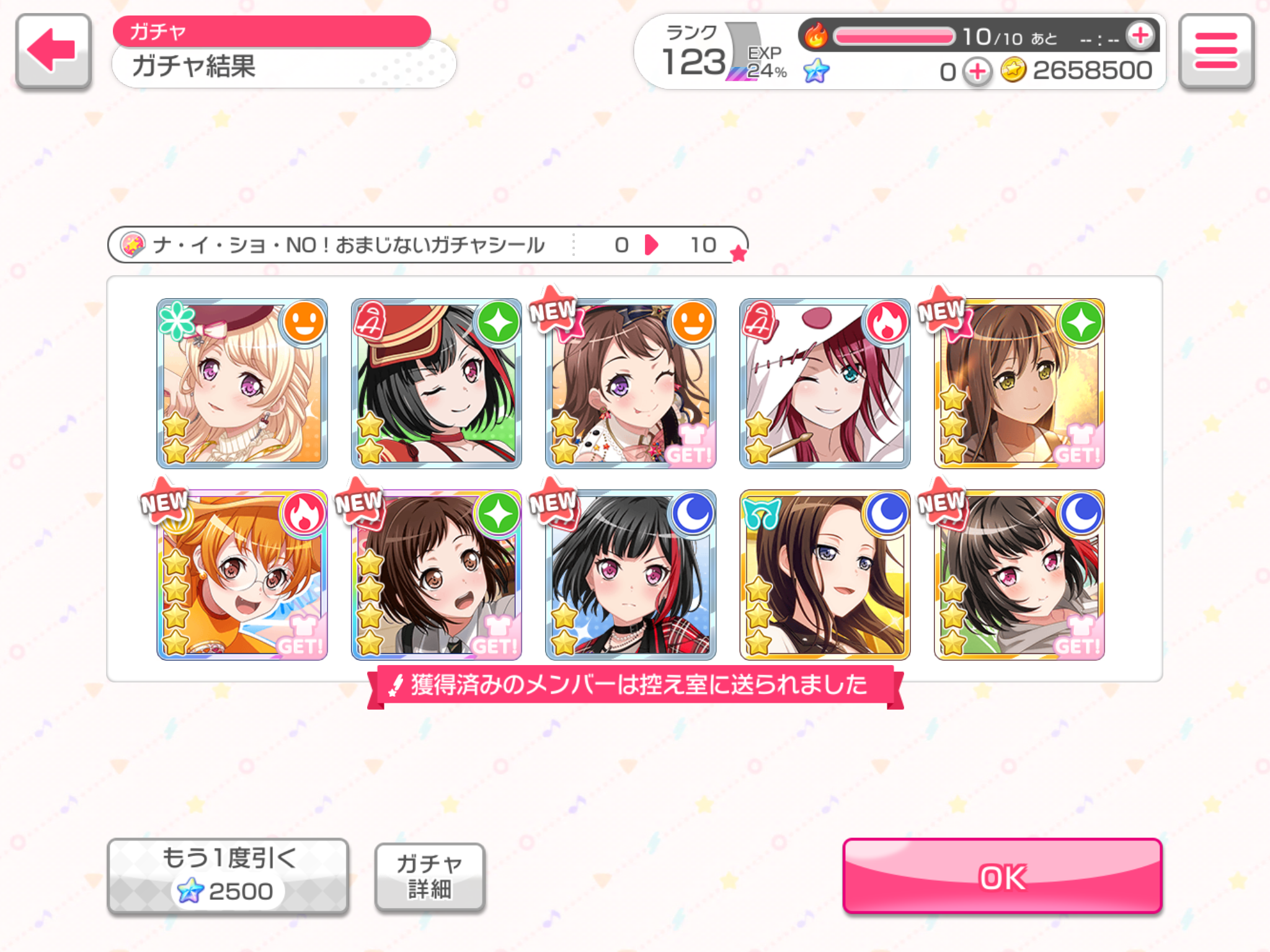Screen dimensions: 1270x952
Task: Select the three-star girl with gray scarf card
Action: pyautogui.click(x=1019, y=575)
